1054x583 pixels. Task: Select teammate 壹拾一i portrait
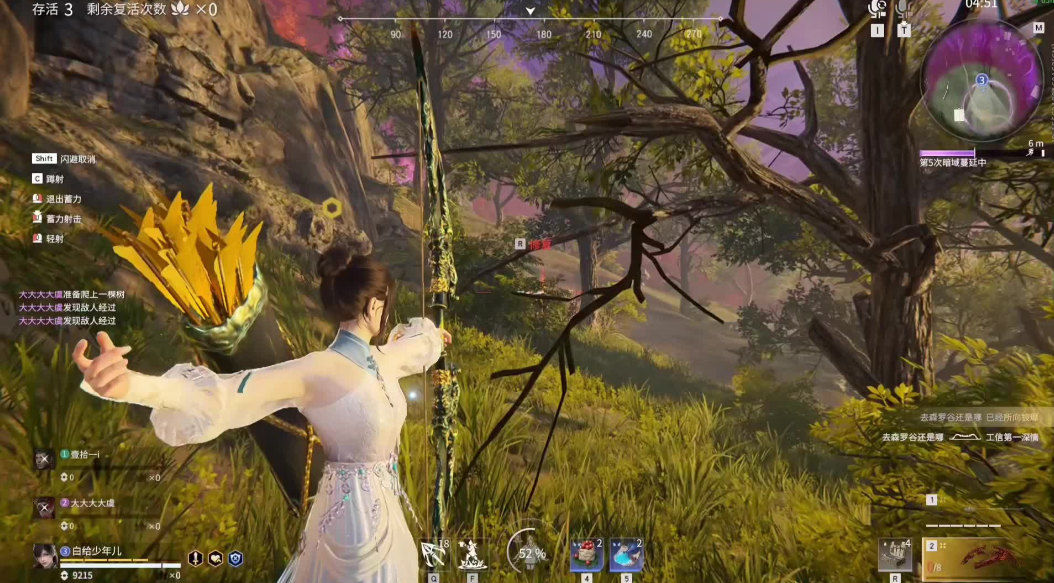[44, 459]
